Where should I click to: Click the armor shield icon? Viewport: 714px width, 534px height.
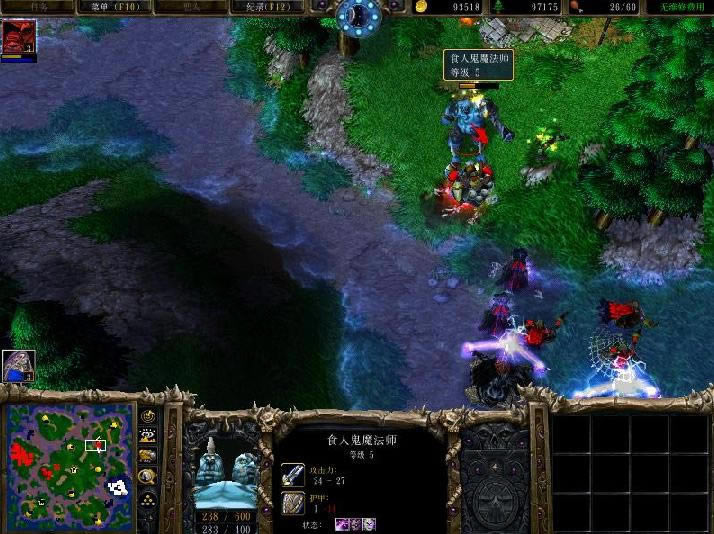point(293,502)
